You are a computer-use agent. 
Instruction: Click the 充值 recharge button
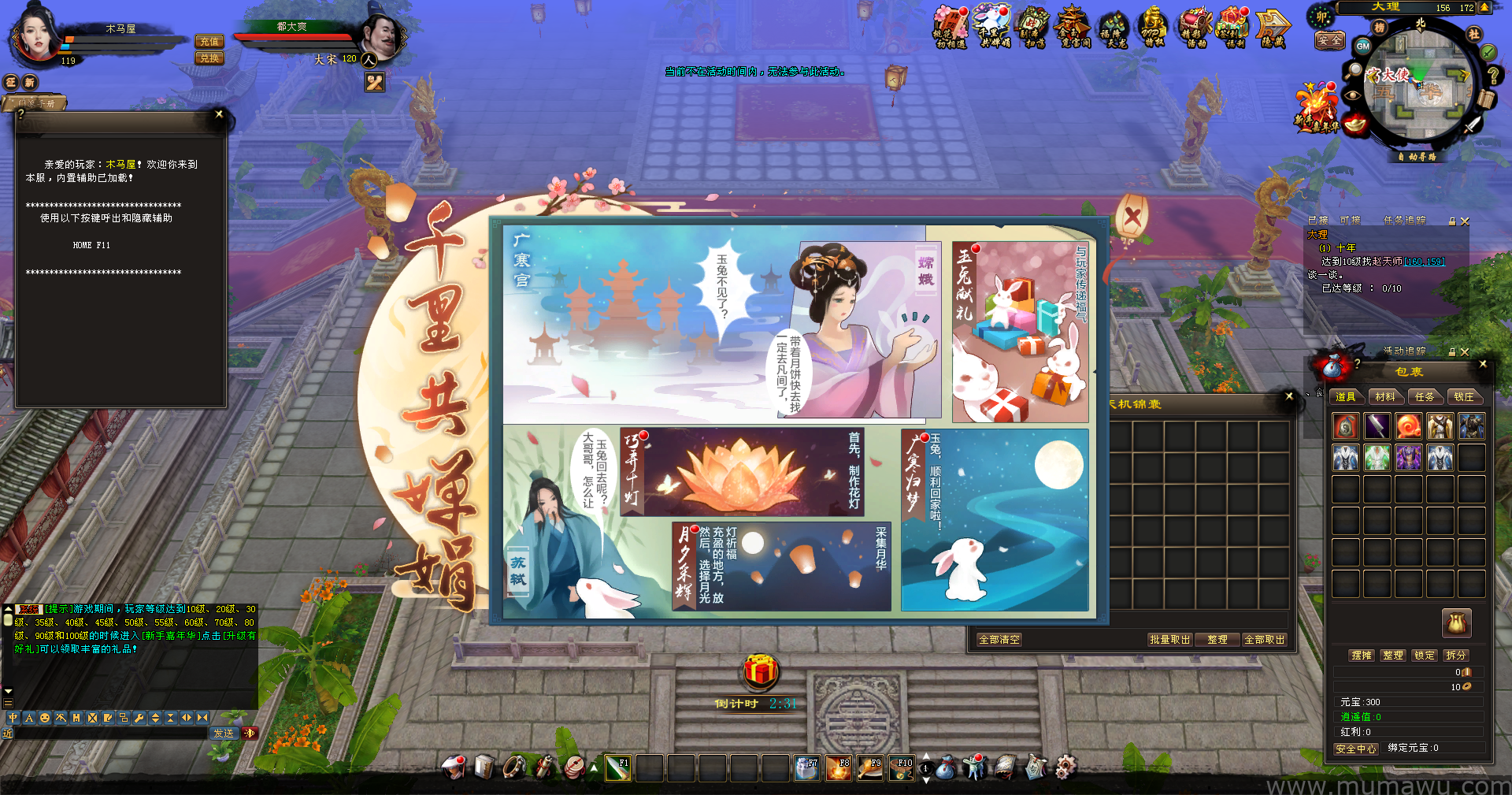(209, 42)
